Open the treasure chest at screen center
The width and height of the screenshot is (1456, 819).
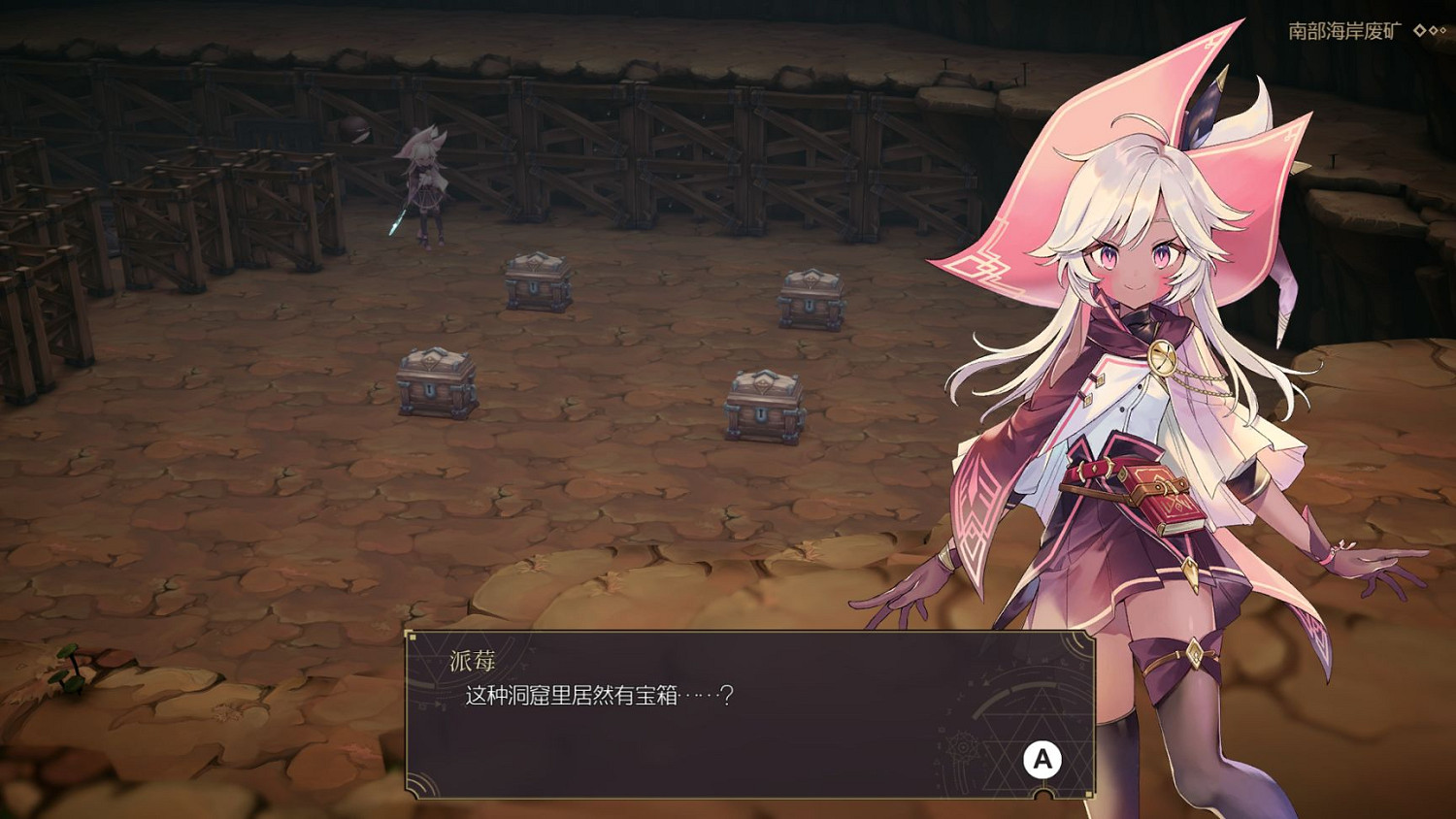[763, 403]
